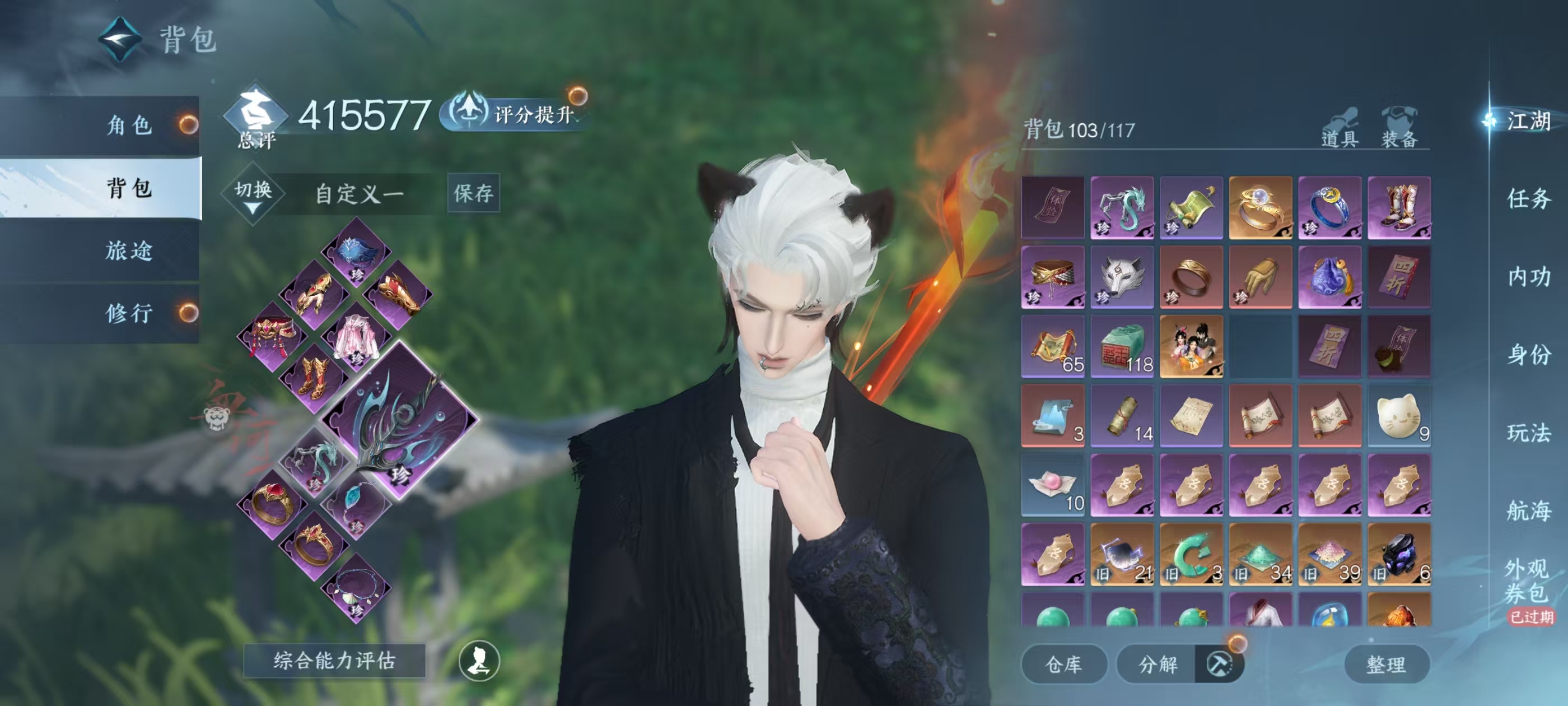Go back using the arrow beside 背包
This screenshot has height=706, width=1568.
coord(120,39)
